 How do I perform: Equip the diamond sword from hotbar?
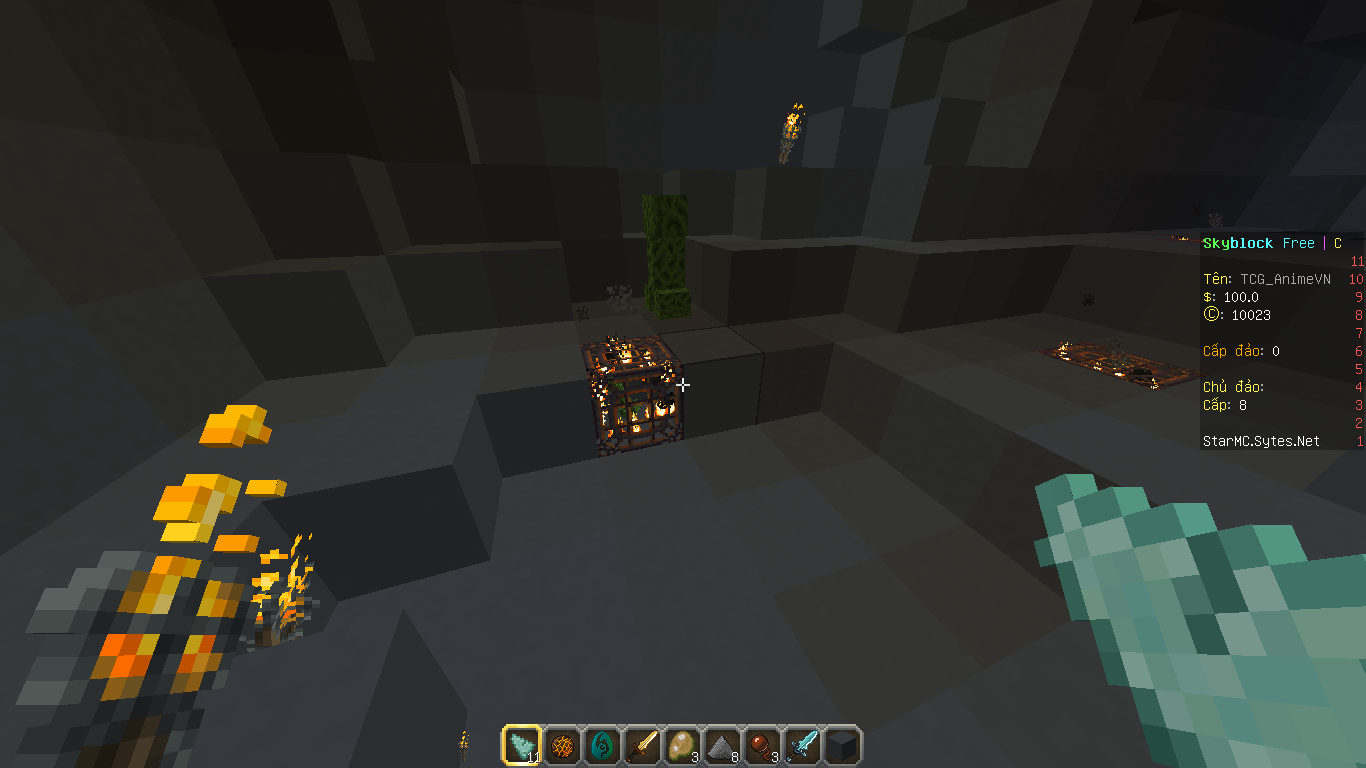pos(802,746)
